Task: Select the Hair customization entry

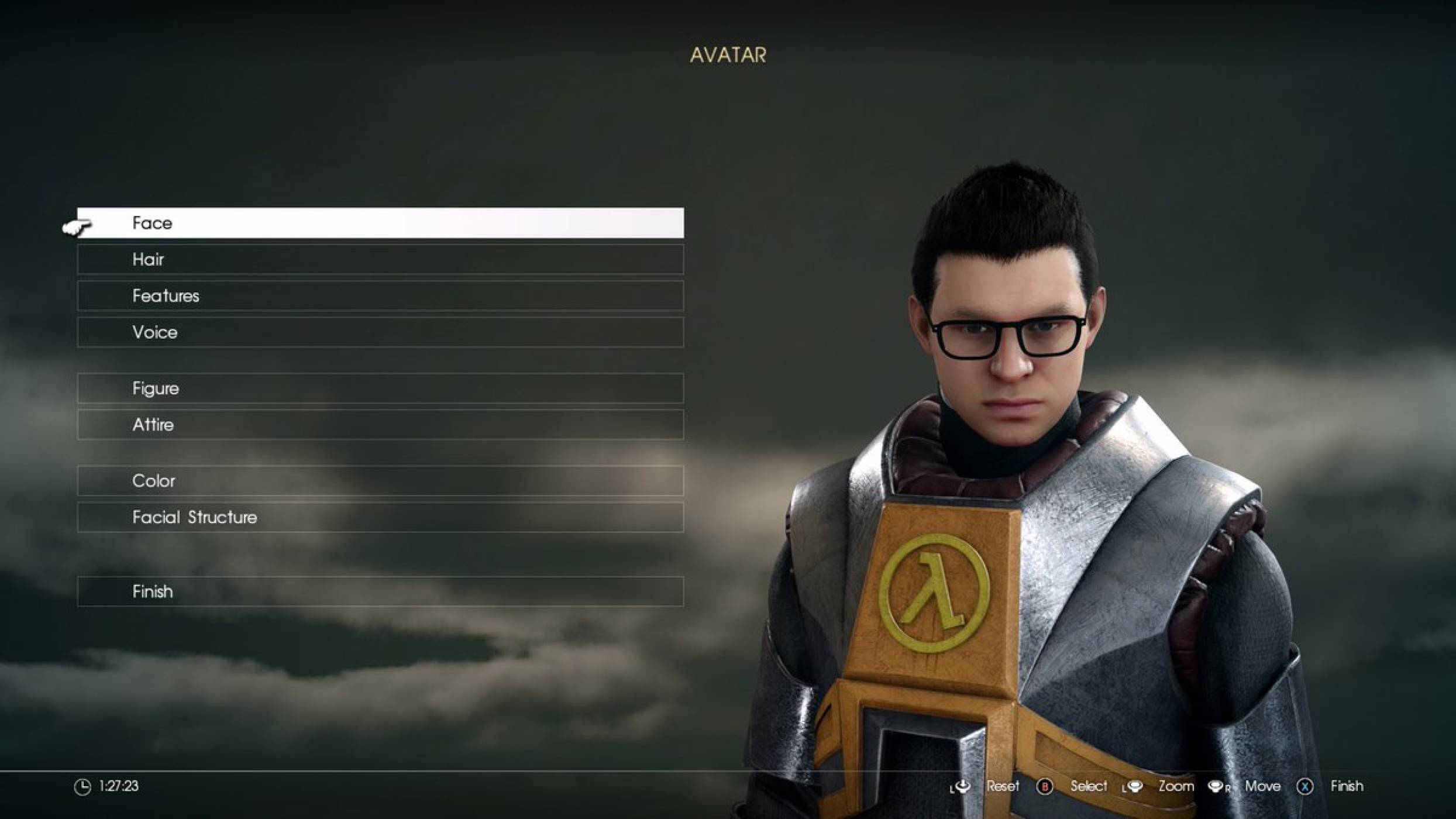Action: point(380,259)
